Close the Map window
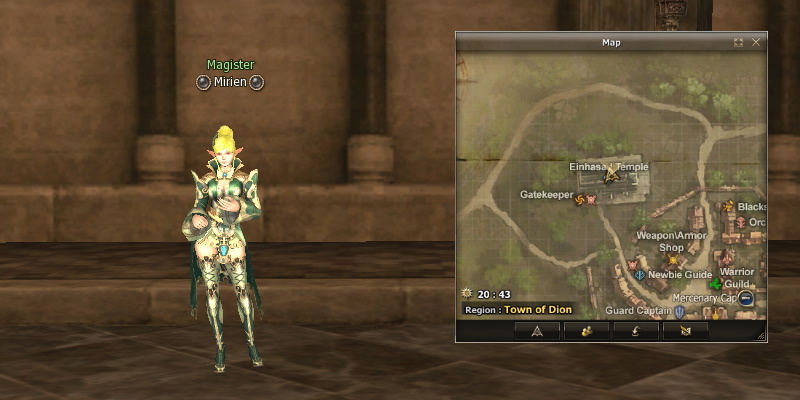This screenshot has height=400, width=800. (756, 43)
